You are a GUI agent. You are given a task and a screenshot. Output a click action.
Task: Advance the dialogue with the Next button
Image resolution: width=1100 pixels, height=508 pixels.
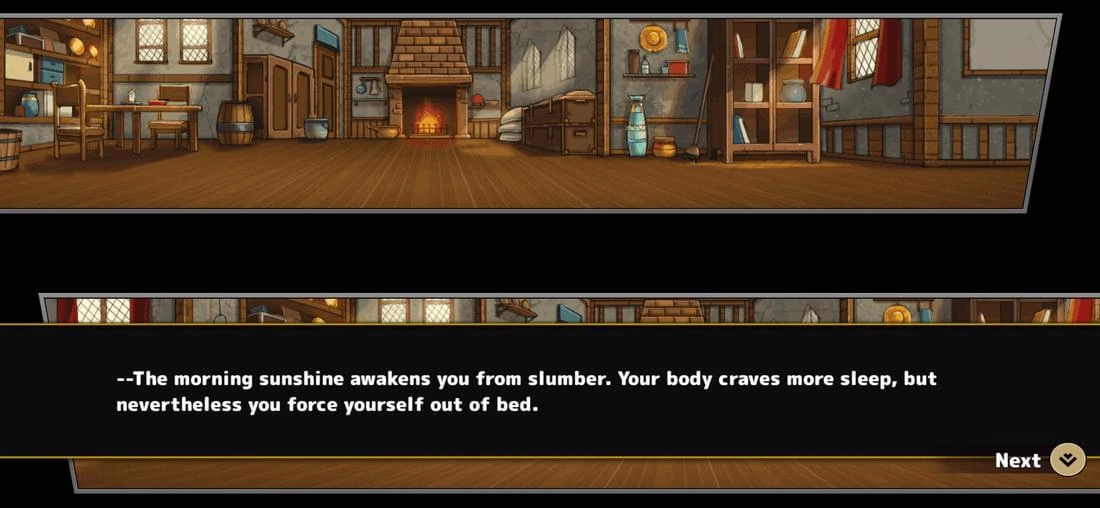pyautogui.click(x=1066, y=460)
